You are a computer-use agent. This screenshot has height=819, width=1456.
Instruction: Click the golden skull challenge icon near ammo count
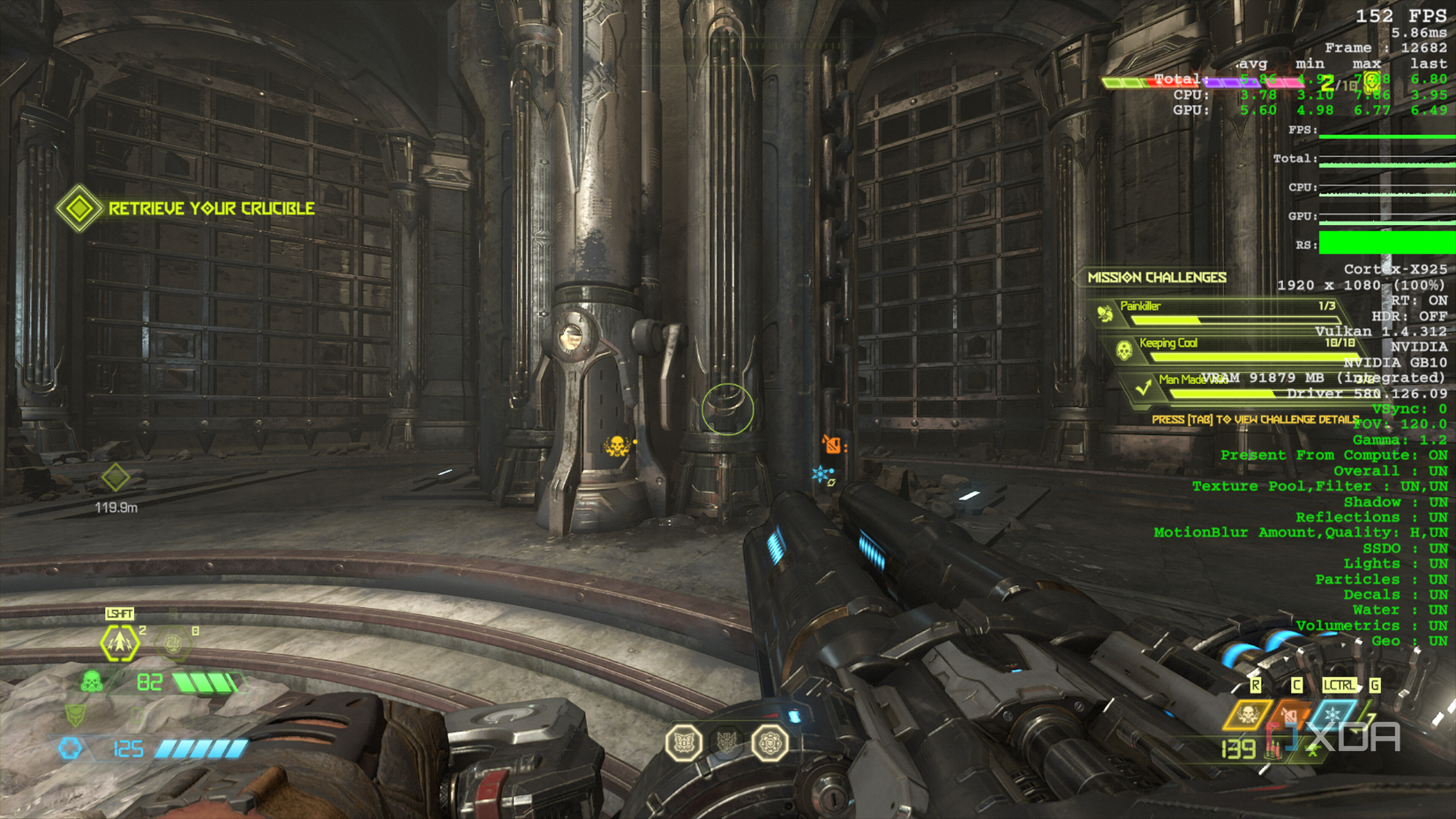click(x=1248, y=715)
